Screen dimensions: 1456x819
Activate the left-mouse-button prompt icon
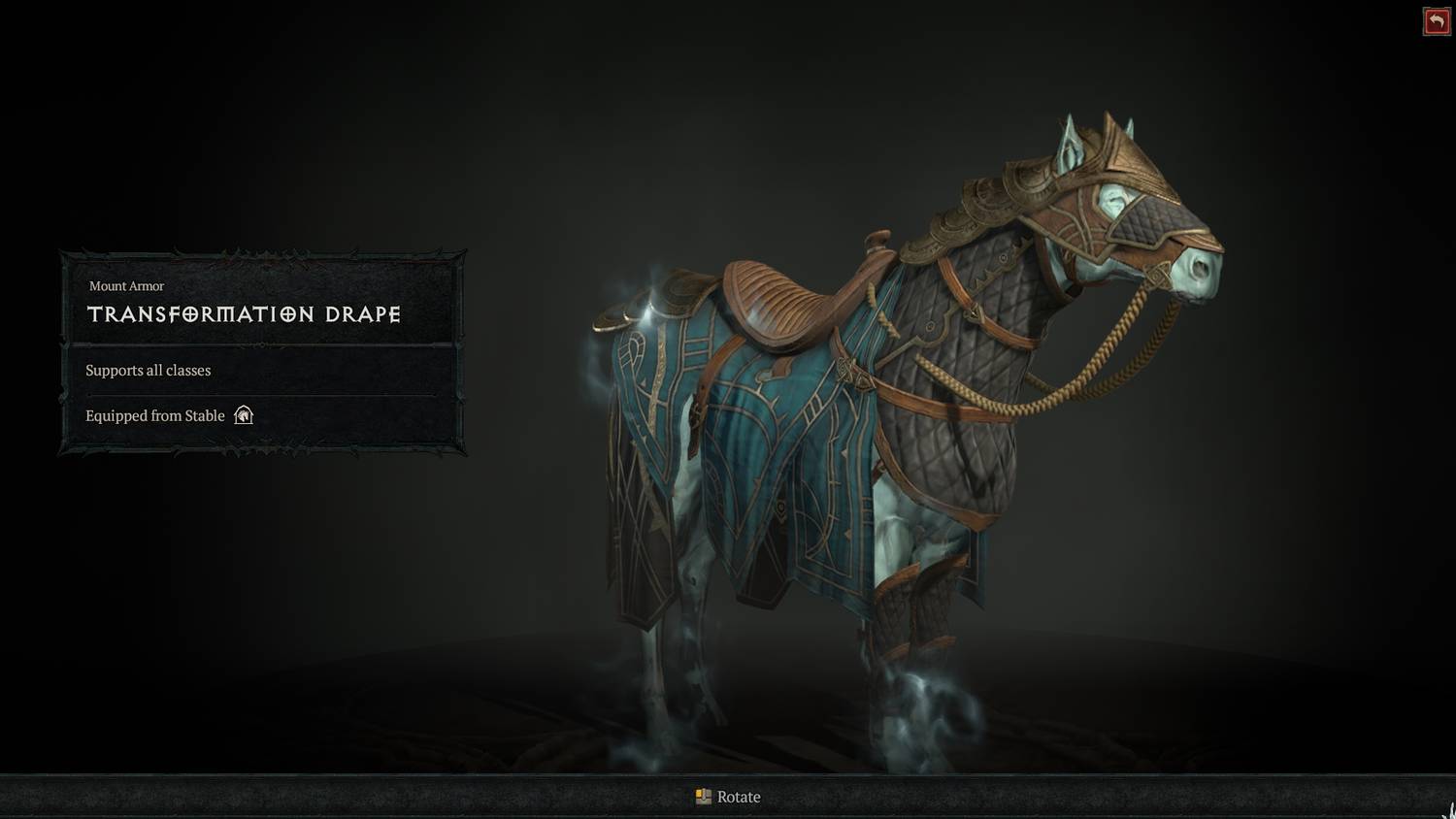(x=702, y=797)
